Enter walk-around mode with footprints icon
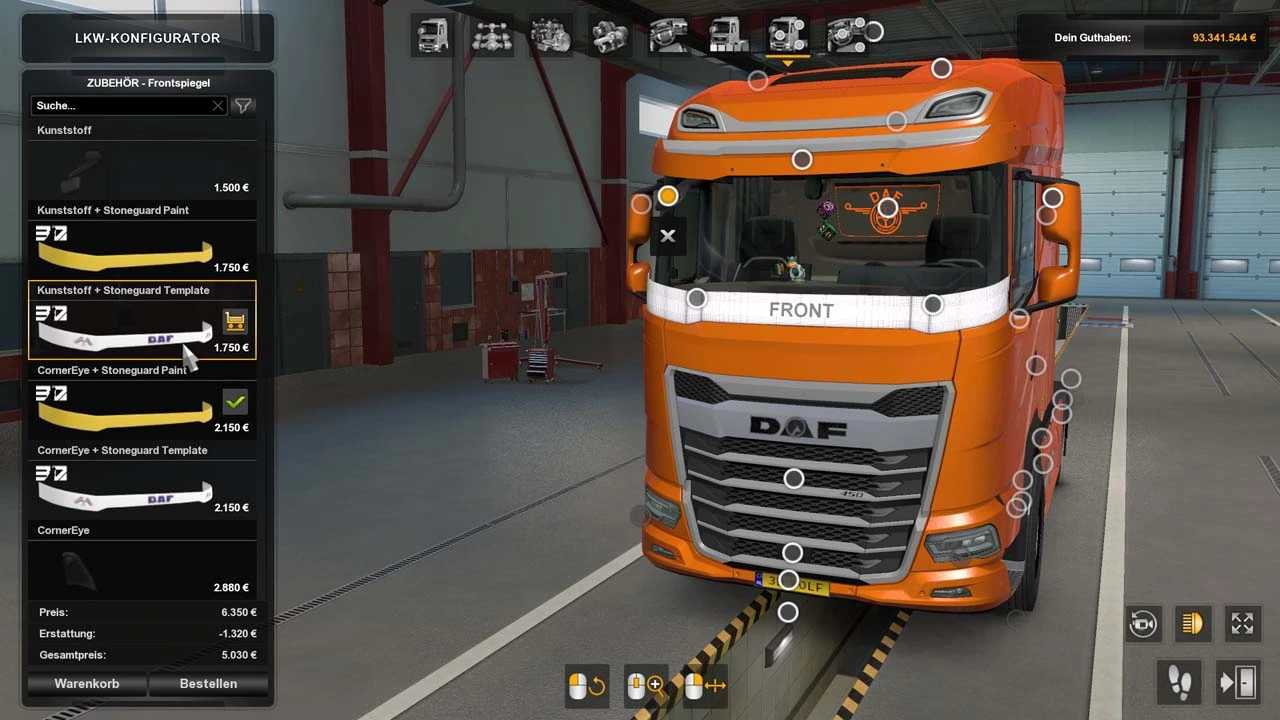Image resolution: width=1280 pixels, height=720 pixels. coord(1180,683)
